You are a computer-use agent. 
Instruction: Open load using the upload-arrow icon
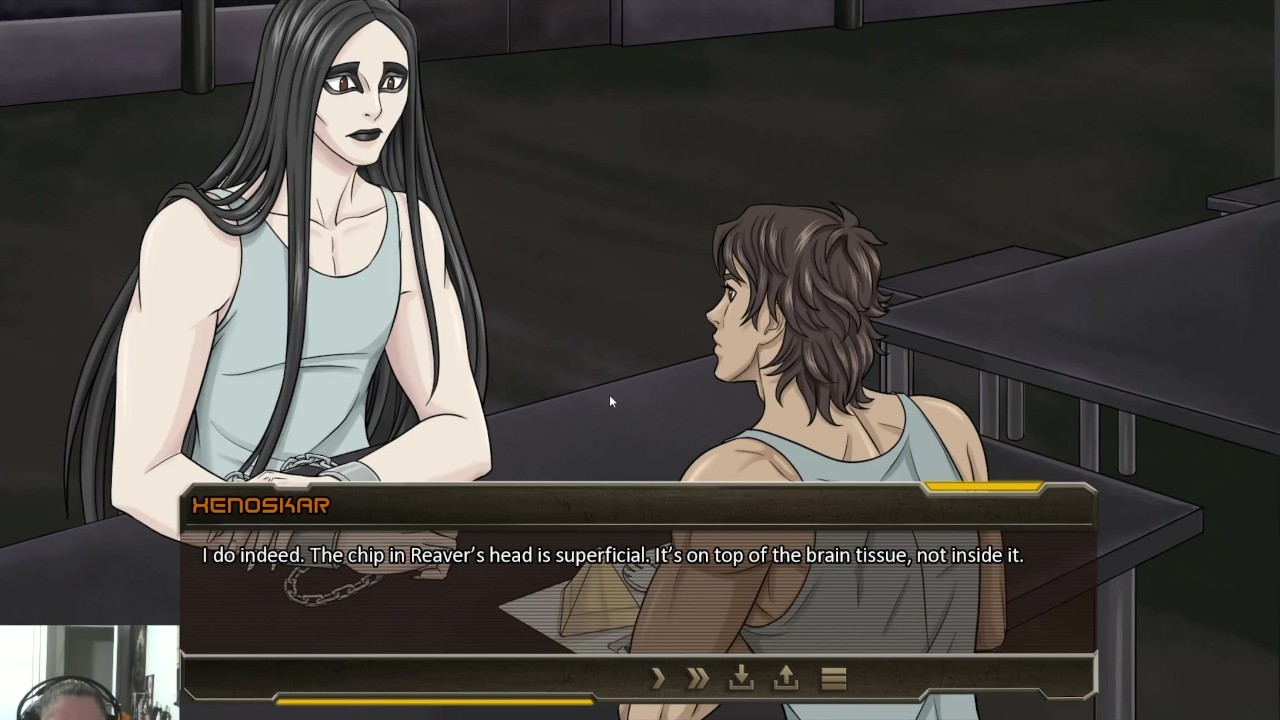(786, 679)
